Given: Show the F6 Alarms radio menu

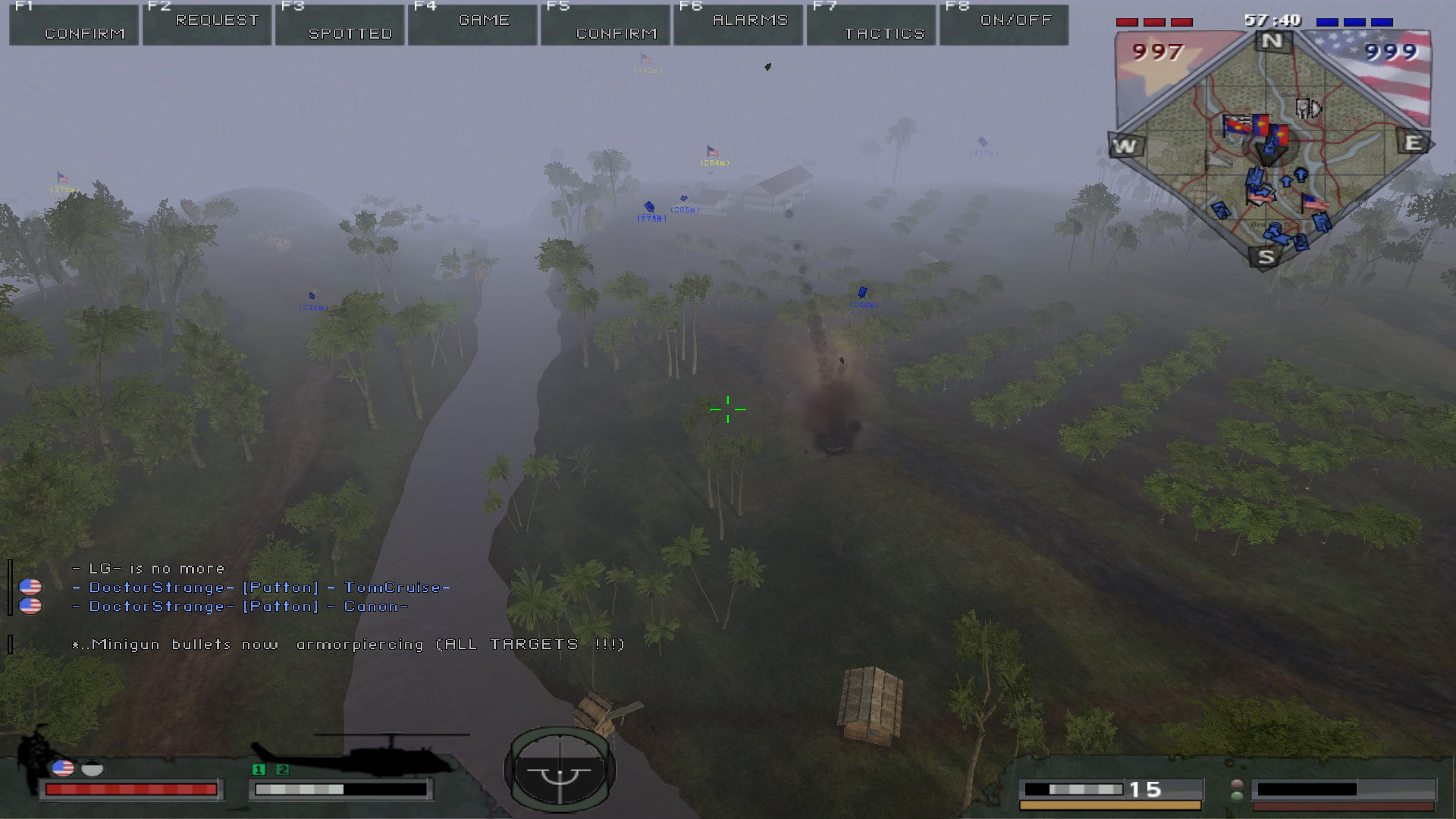Looking at the screenshot, I should pos(739,25).
